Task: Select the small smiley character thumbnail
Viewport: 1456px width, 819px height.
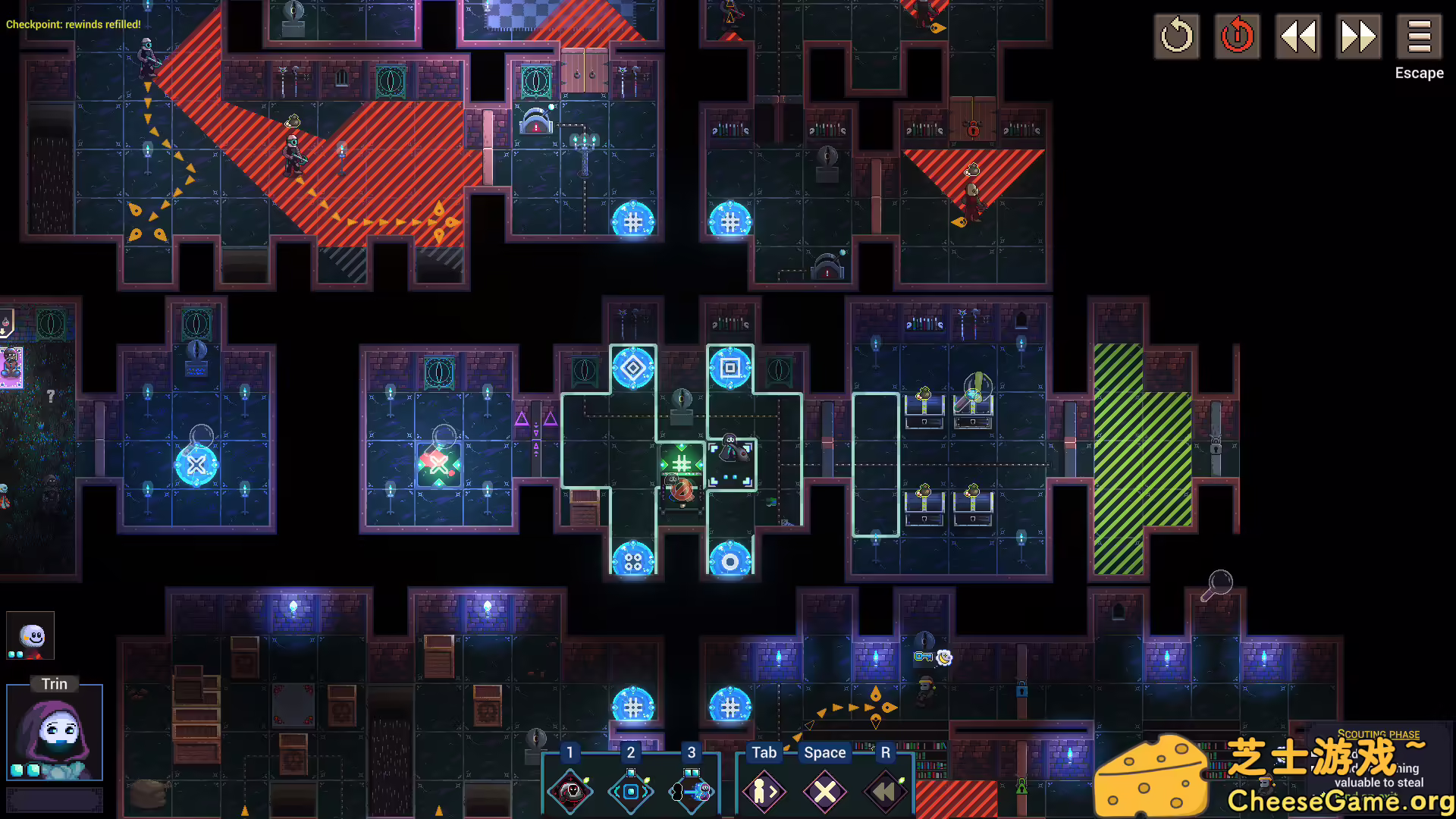Action: point(29,635)
